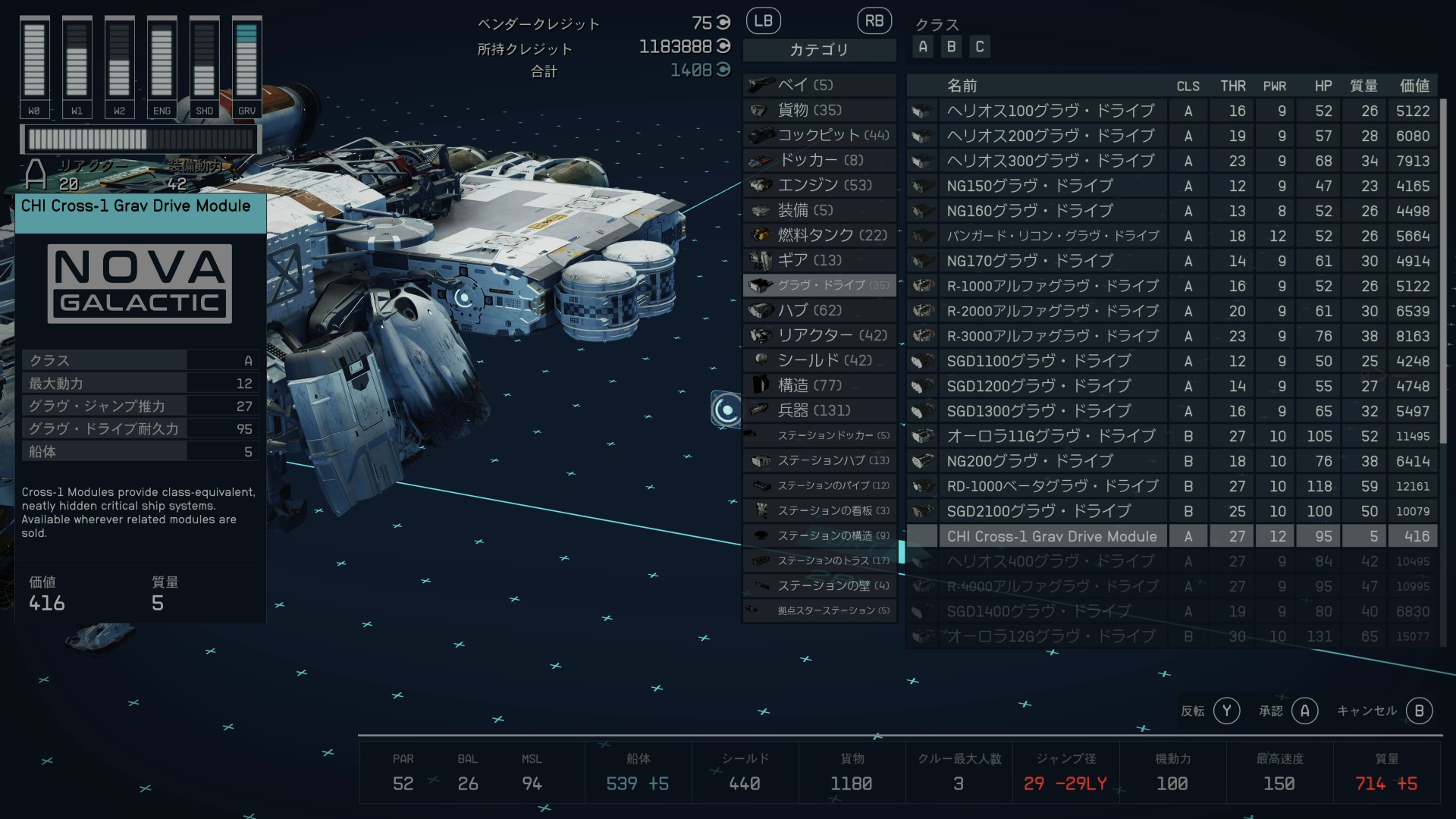Select the リアクター category
The height and width of the screenshot is (819, 1456).
[x=819, y=335]
